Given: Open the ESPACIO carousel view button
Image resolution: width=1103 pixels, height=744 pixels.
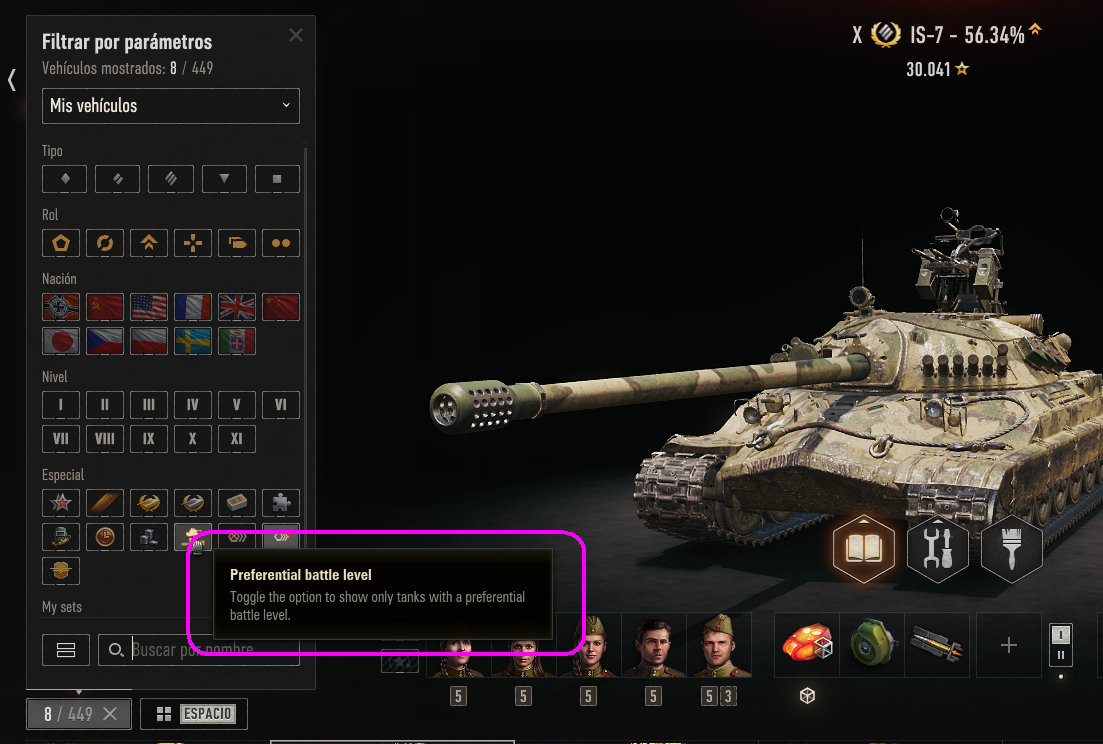Looking at the screenshot, I should [x=194, y=714].
